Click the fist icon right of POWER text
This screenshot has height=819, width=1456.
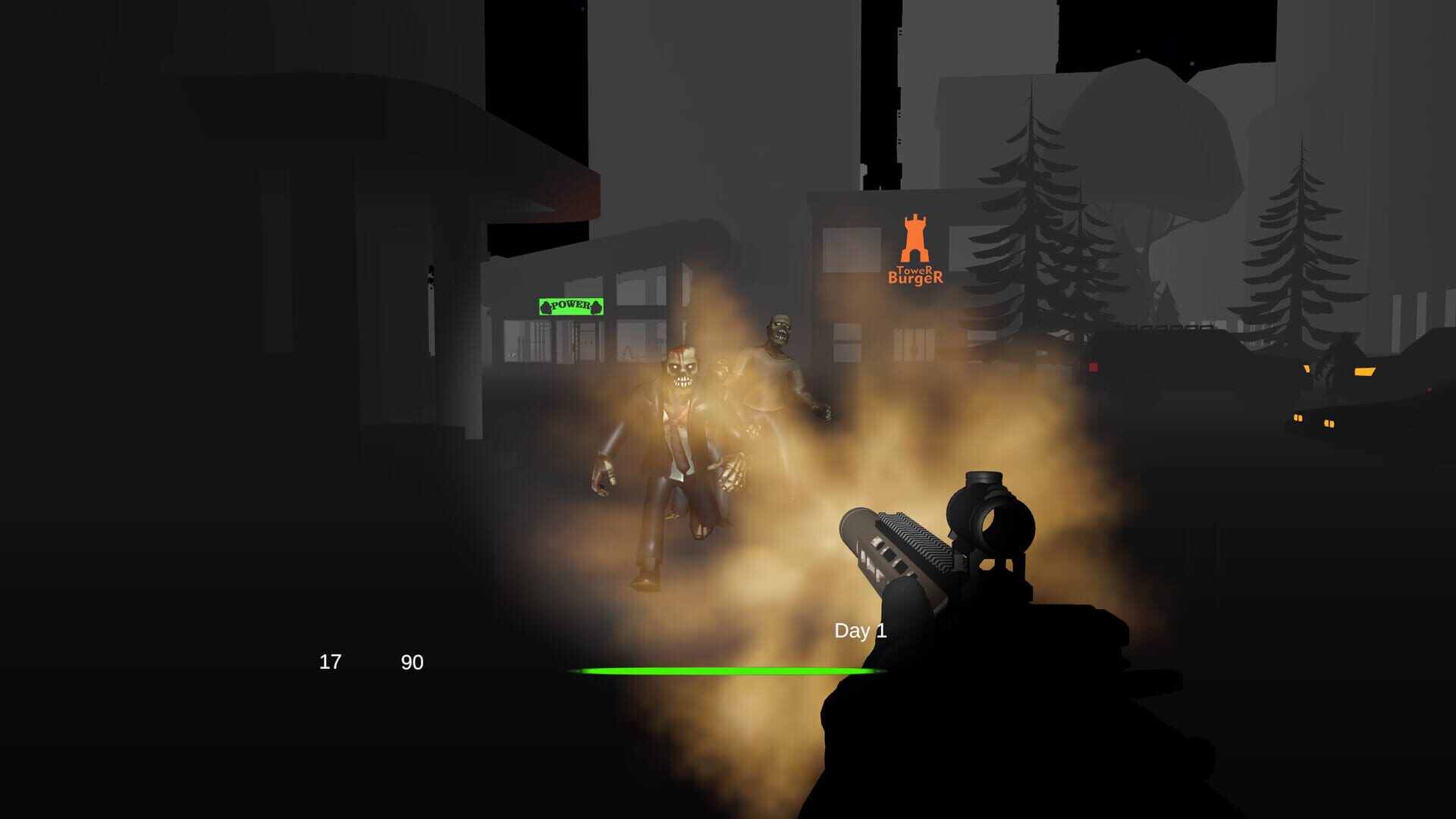(x=596, y=308)
